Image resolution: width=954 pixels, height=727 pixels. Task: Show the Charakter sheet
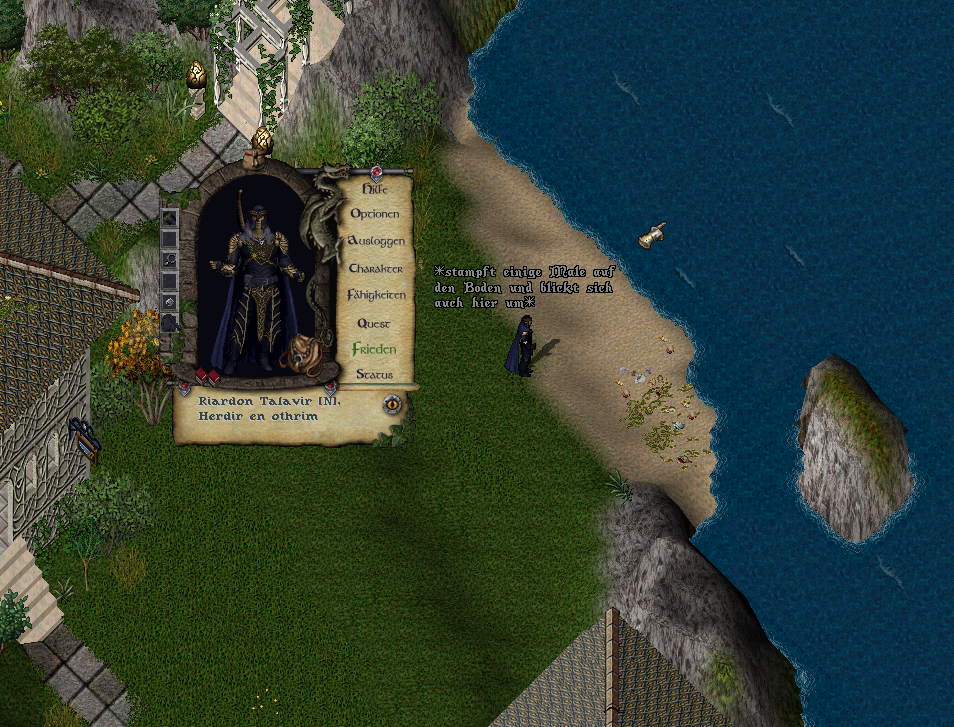(376, 269)
